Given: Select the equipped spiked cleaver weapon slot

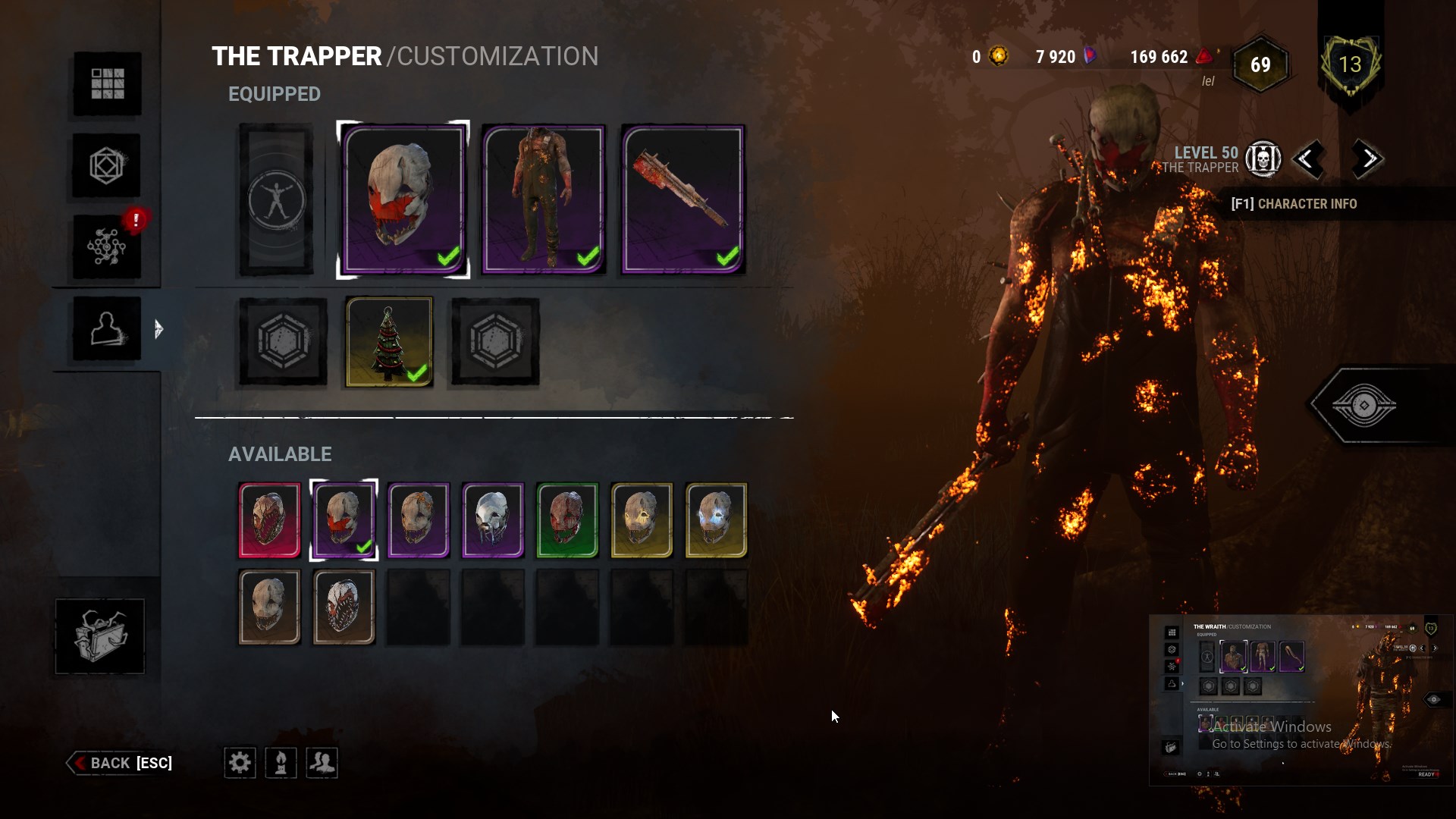Looking at the screenshot, I should 683,199.
